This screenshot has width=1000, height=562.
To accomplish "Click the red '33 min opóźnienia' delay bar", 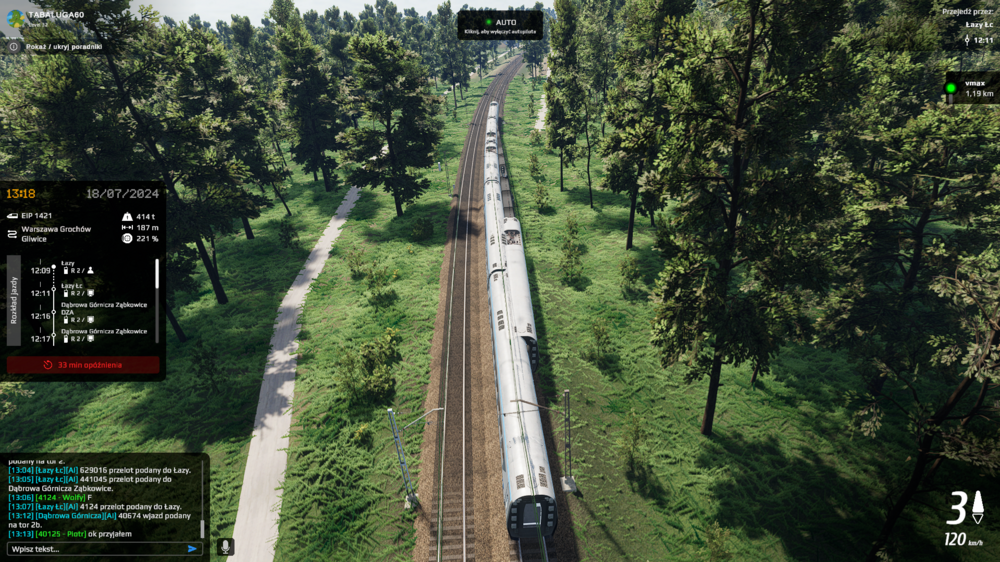I will pos(83,365).
